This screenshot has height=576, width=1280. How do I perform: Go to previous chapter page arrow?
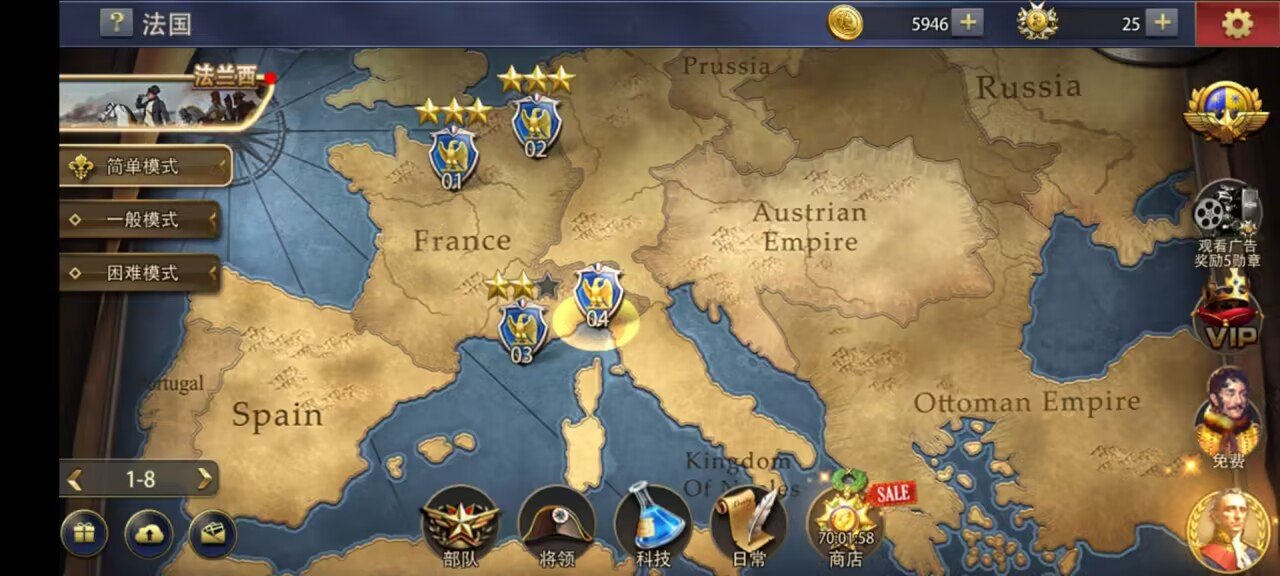click(75, 479)
